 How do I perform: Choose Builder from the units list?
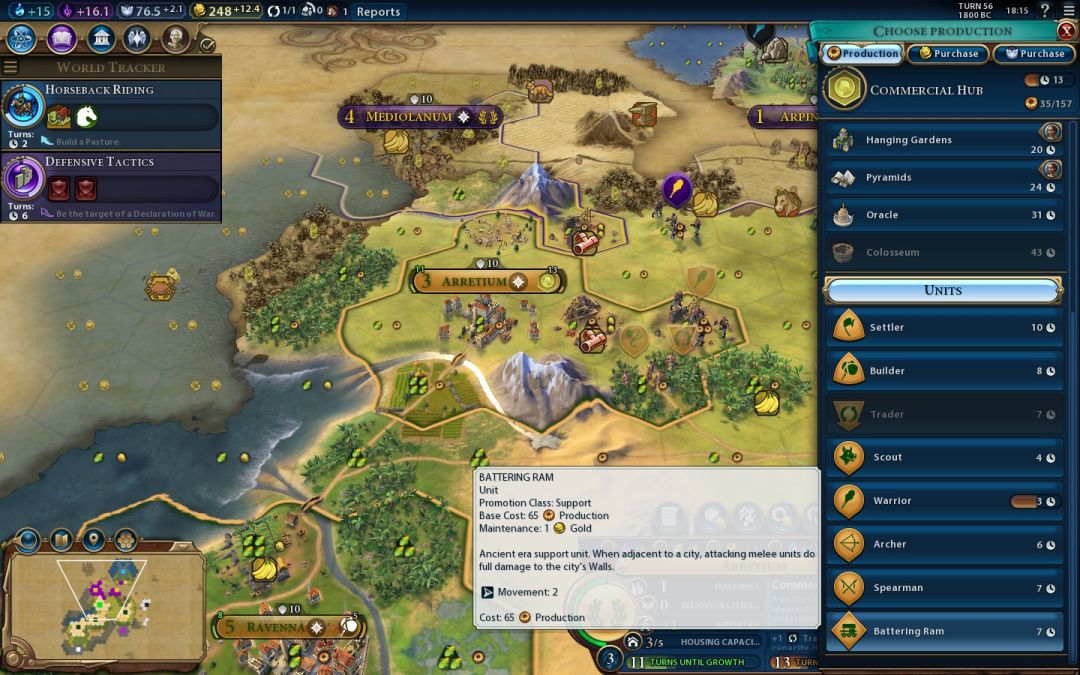[x=944, y=371]
